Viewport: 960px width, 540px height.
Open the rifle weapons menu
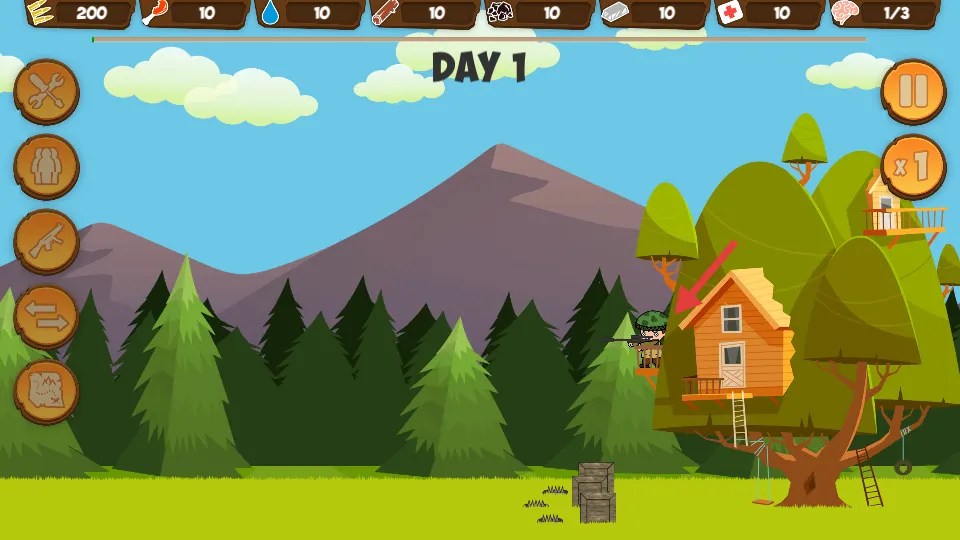tap(46, 242)
